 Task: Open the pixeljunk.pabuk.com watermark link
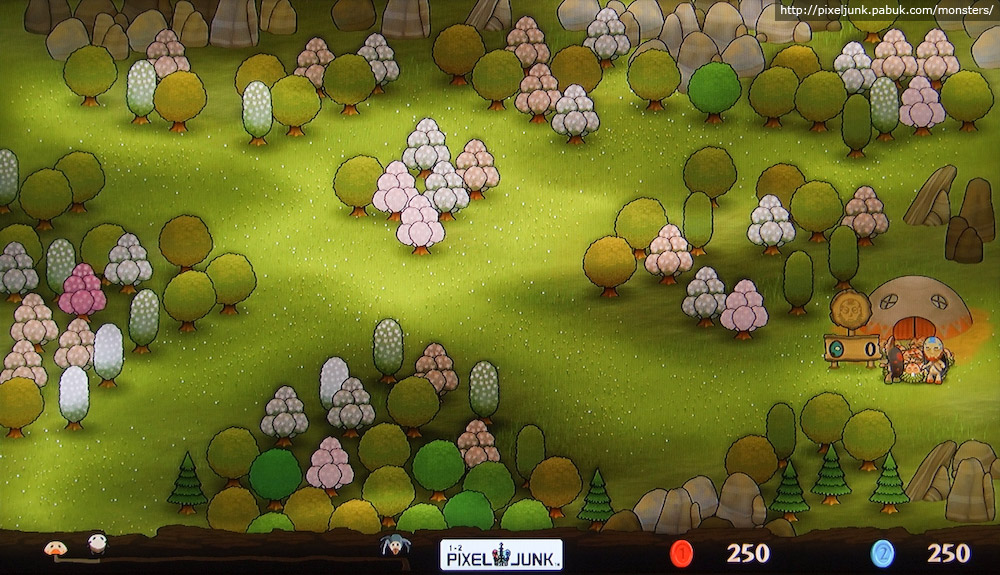(x=884, y=11)
